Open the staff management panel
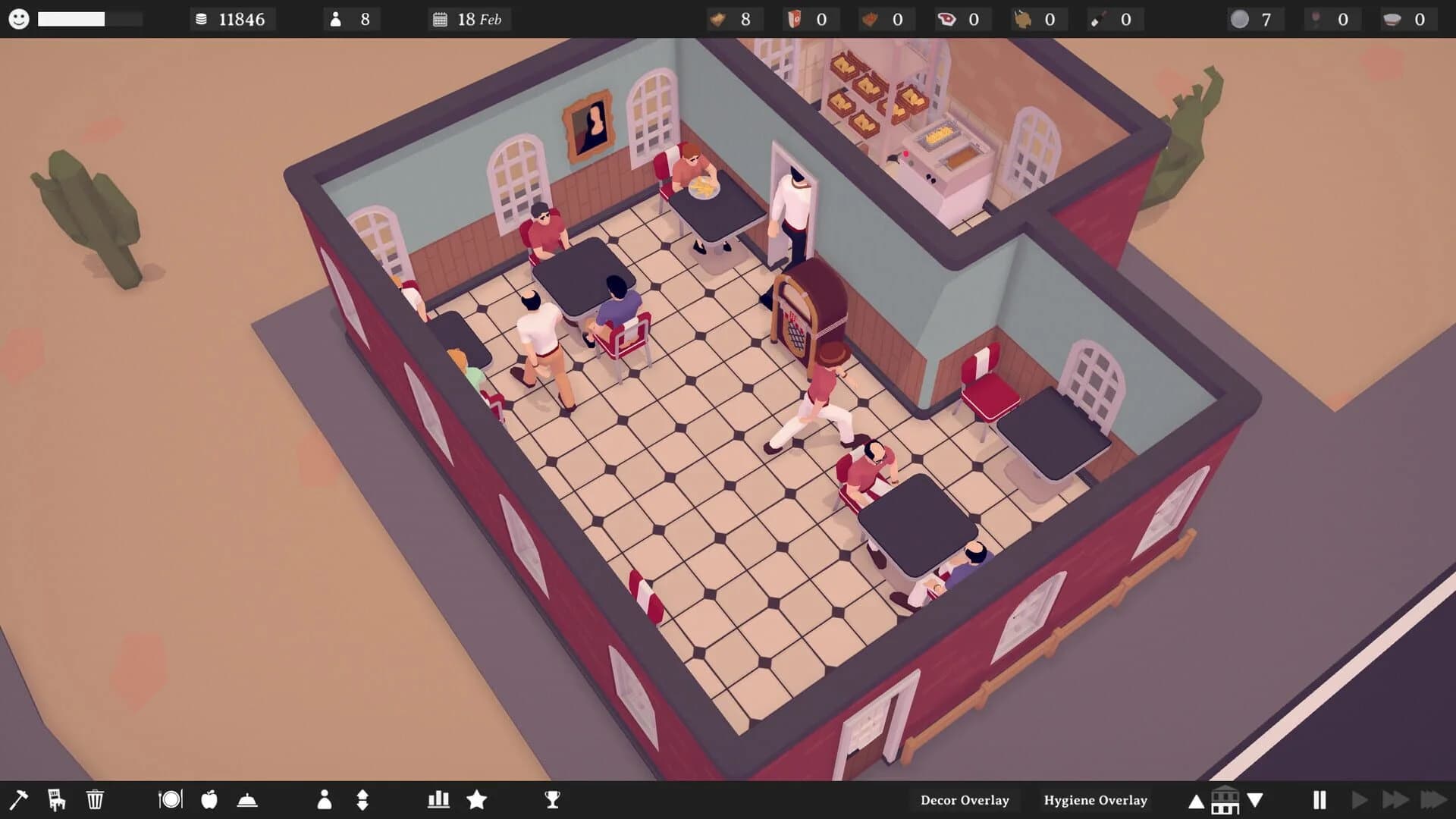This screenshot has width=1456, height=819. coord(326,799)
